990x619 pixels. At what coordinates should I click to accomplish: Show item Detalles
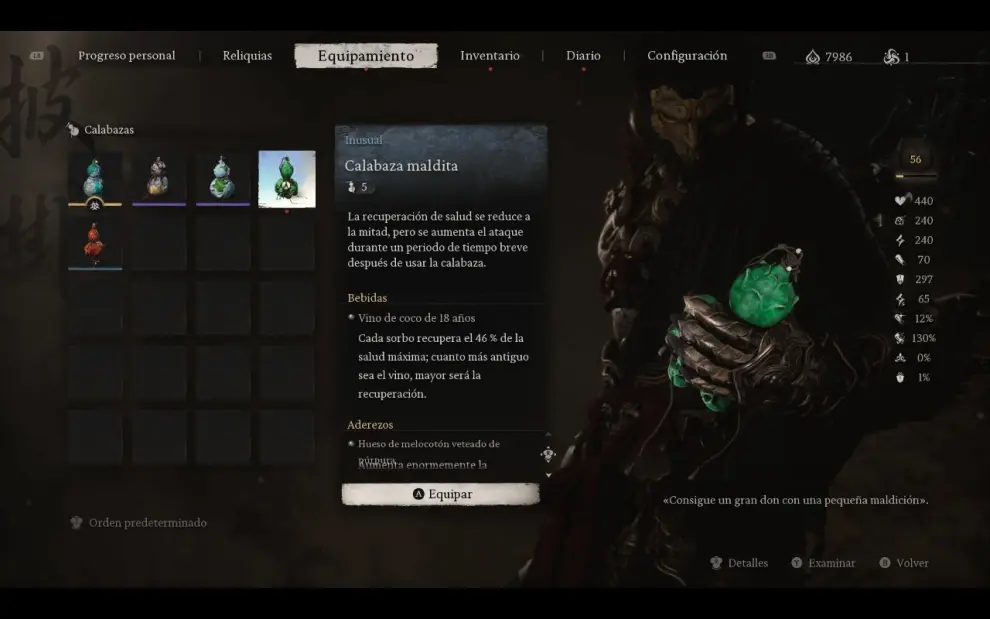coord(739,563)
